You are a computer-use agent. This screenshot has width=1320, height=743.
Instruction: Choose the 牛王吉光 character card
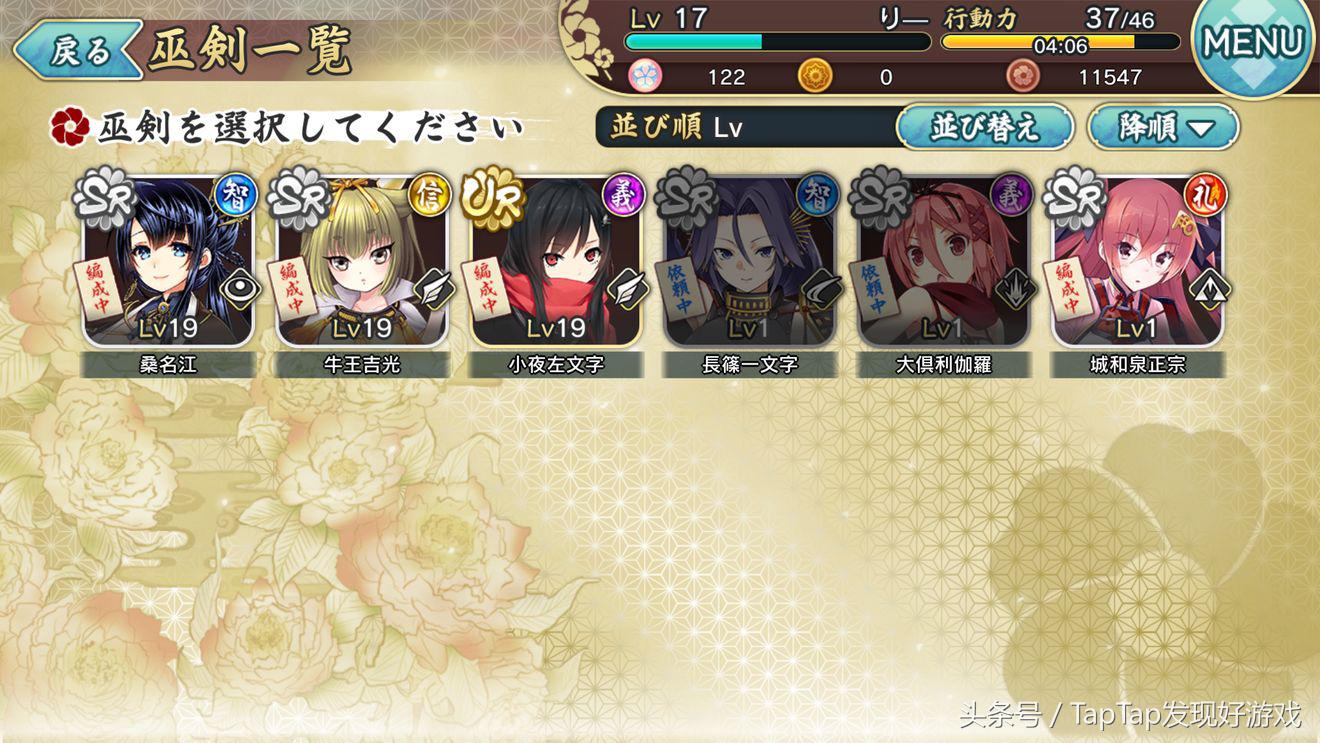[362, 265]
